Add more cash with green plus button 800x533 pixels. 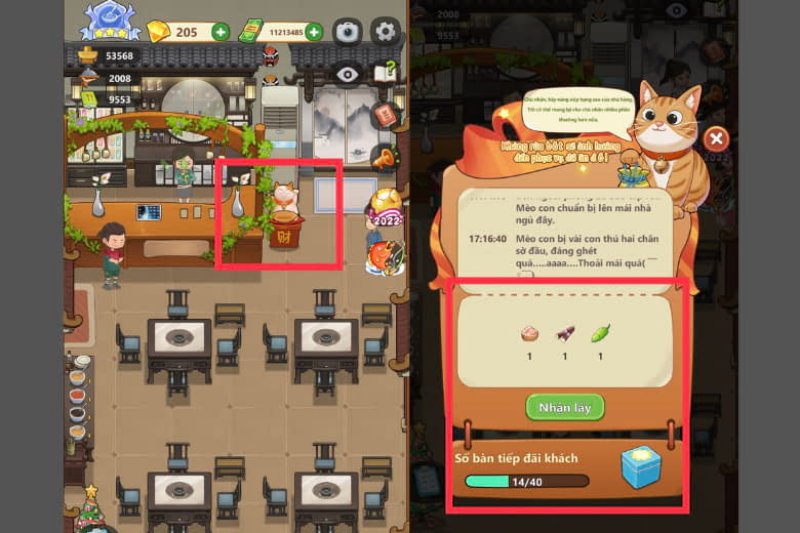tap(314, 32)
